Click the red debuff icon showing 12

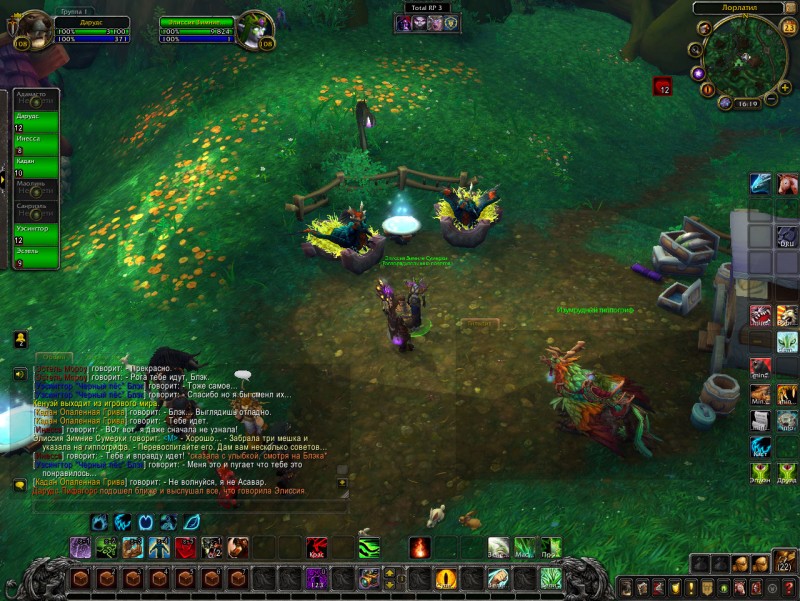(x=662, y=87)
